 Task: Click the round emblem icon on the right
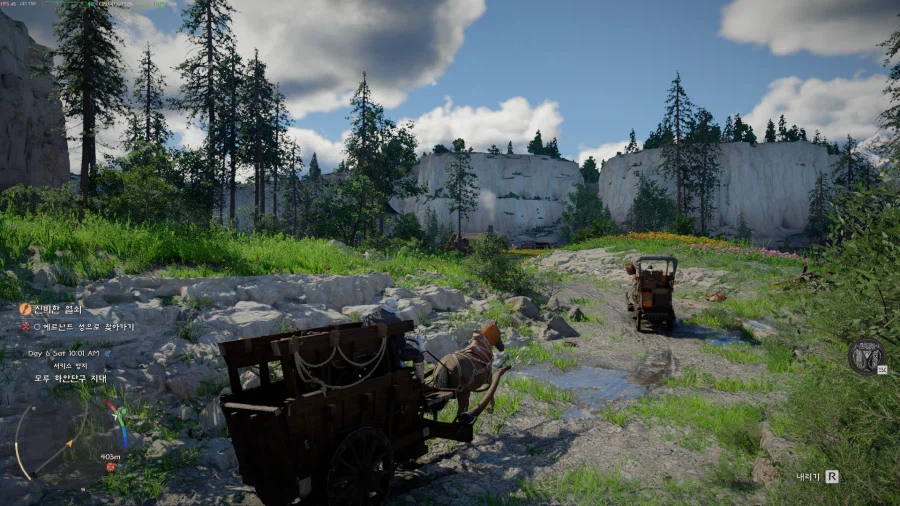coord(866,356)
